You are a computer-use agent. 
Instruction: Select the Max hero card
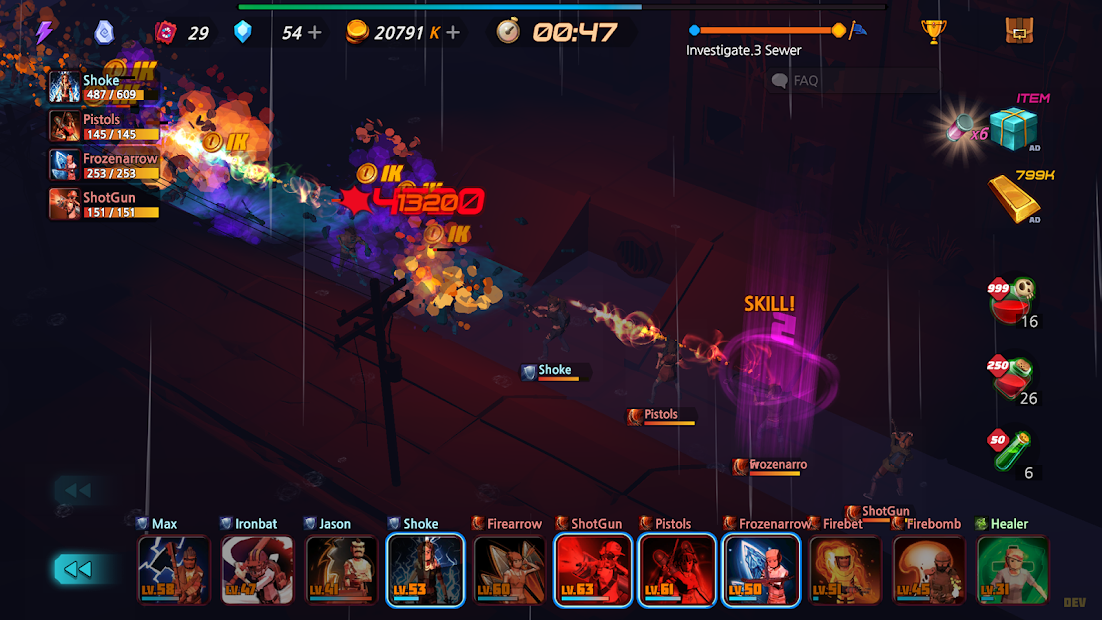point(174,570)
